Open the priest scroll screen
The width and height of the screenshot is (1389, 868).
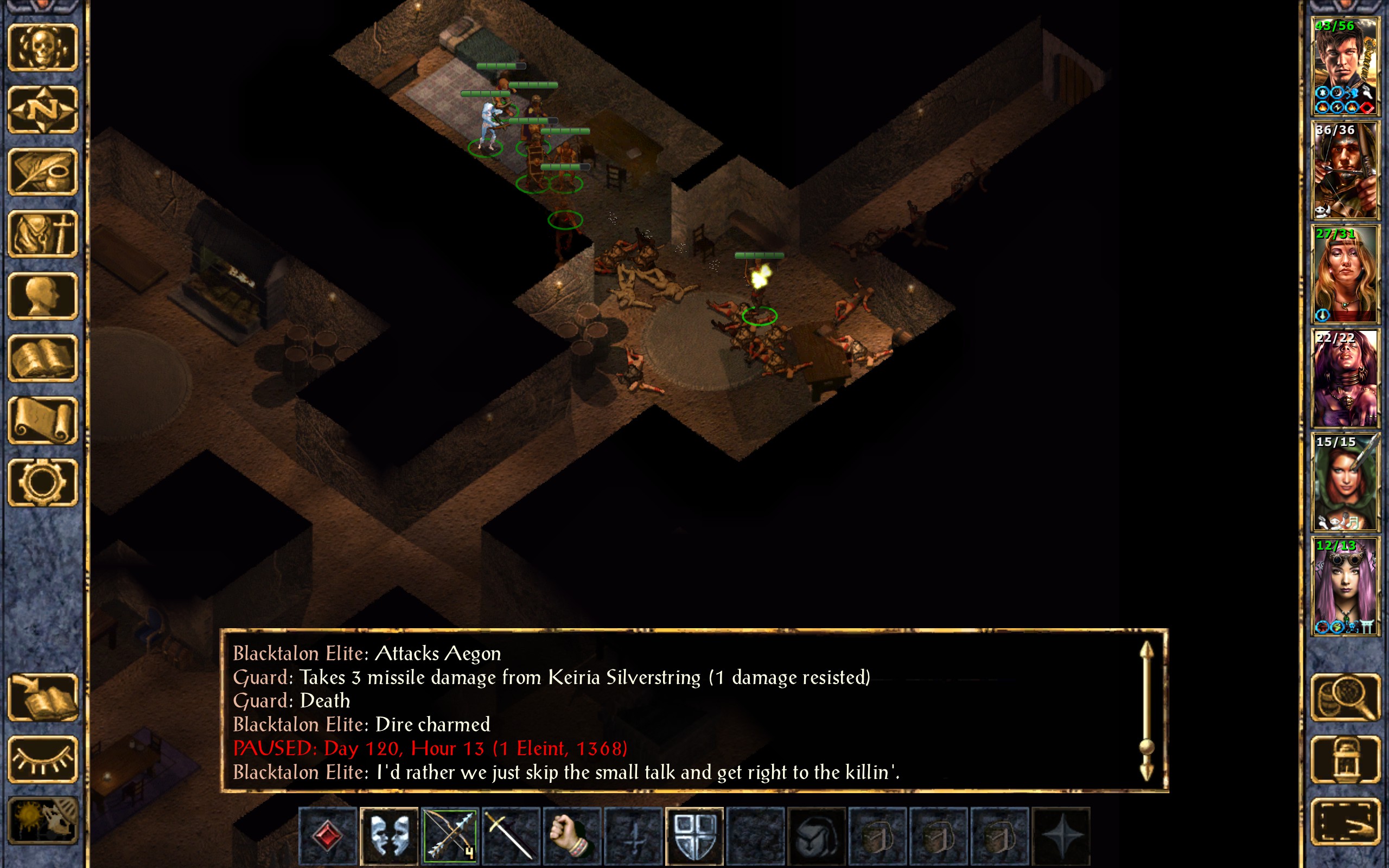43,420
